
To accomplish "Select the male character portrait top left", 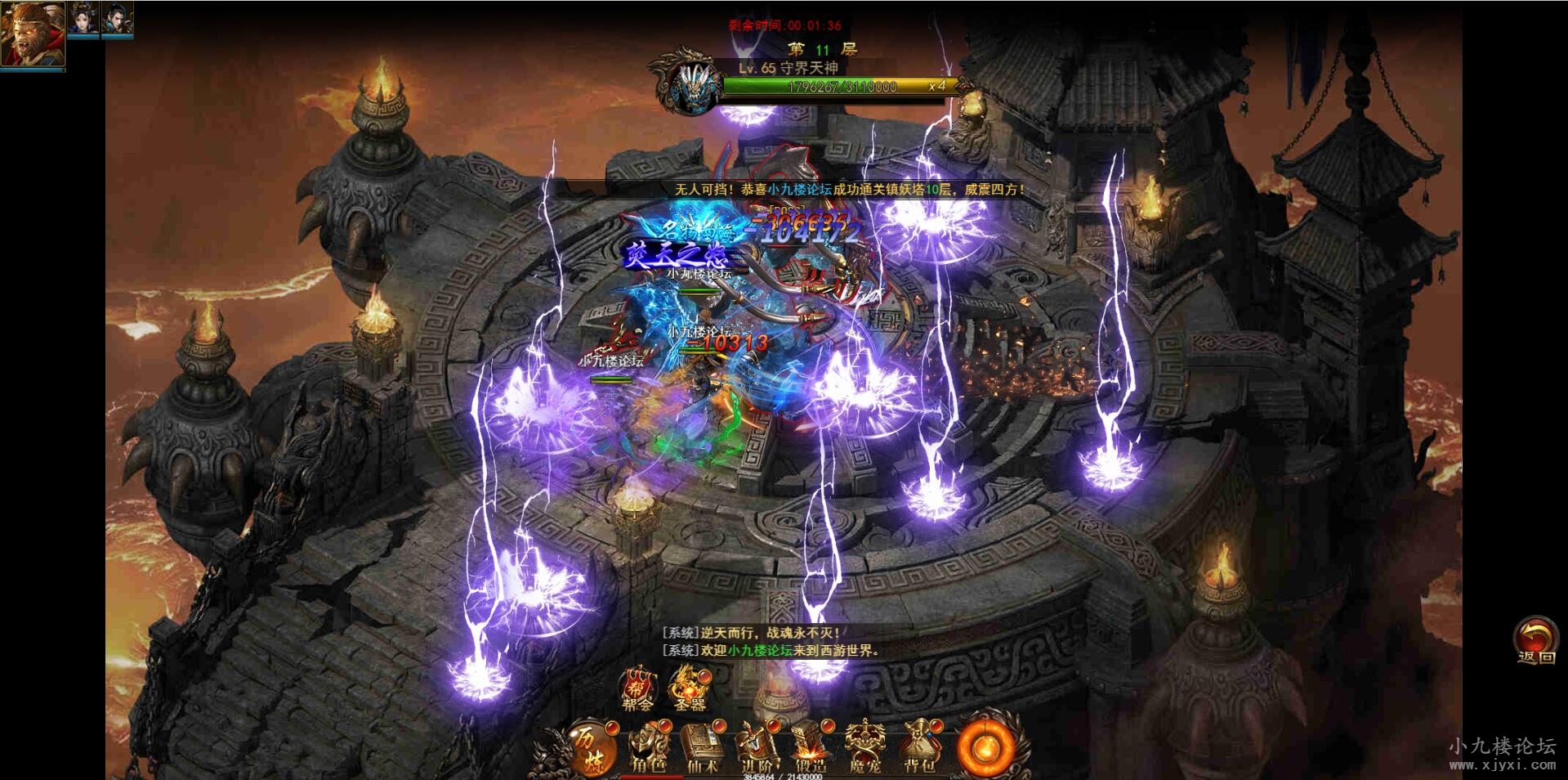I will [x=116, y=19].
